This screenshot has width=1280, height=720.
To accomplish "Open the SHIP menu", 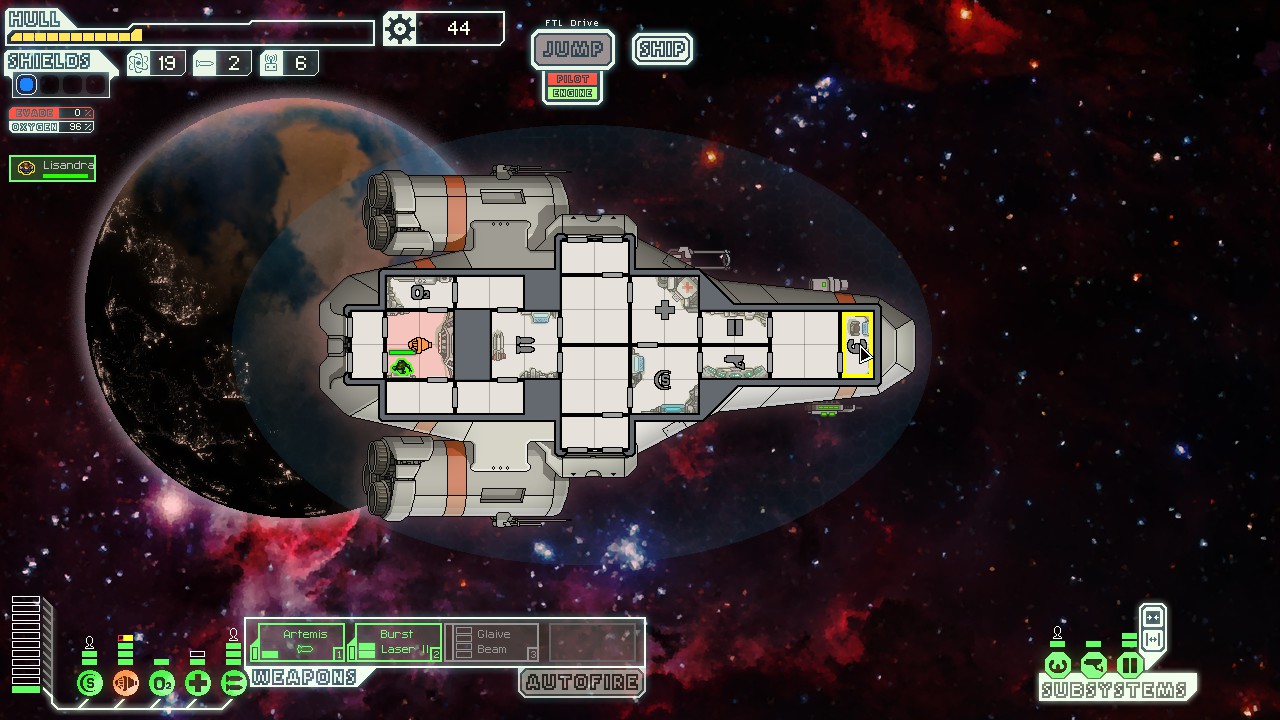I will pyautogui.click(x=662, y=49).
